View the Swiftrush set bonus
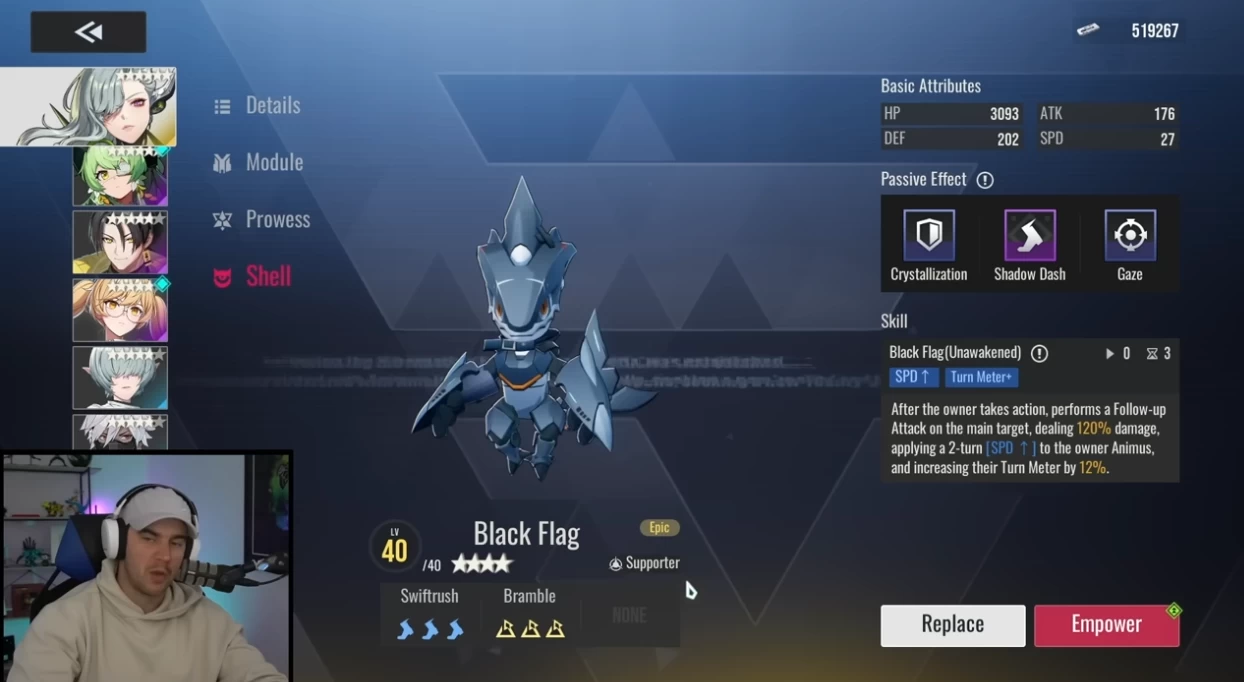 pos(430,614)
